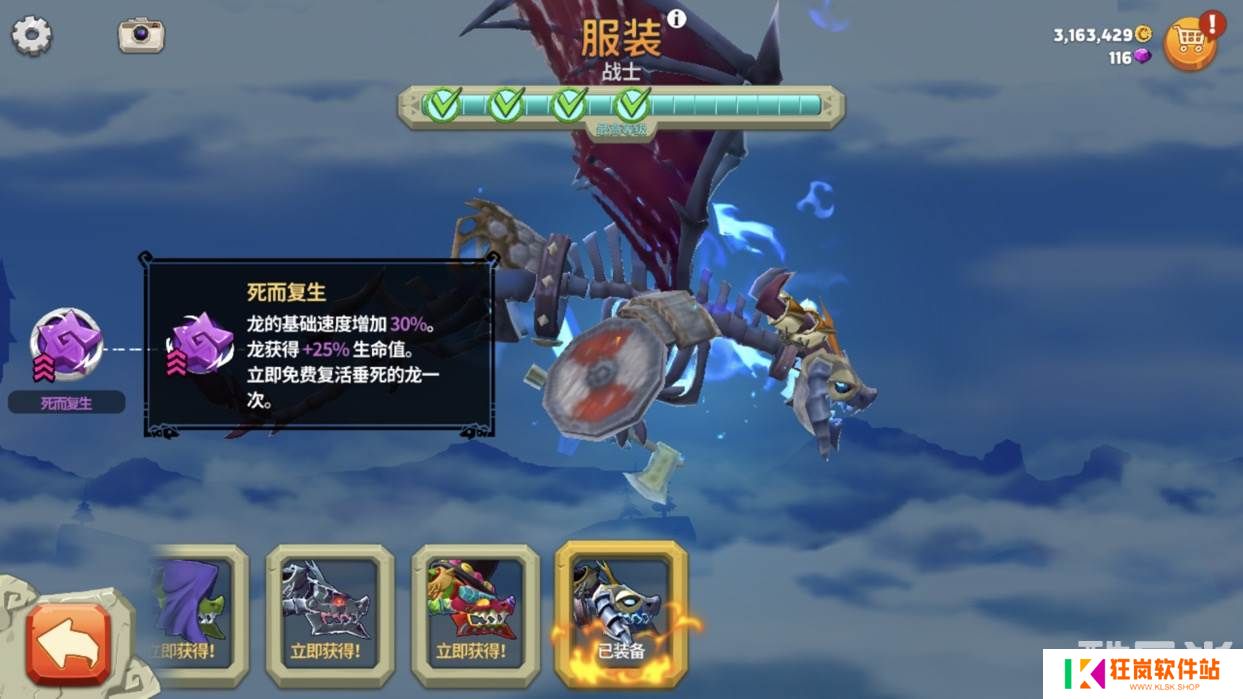Viewport: 1243px width, 699px height.
Task: Choose the dark armored red-eyed costume
Action: (329, 614)
